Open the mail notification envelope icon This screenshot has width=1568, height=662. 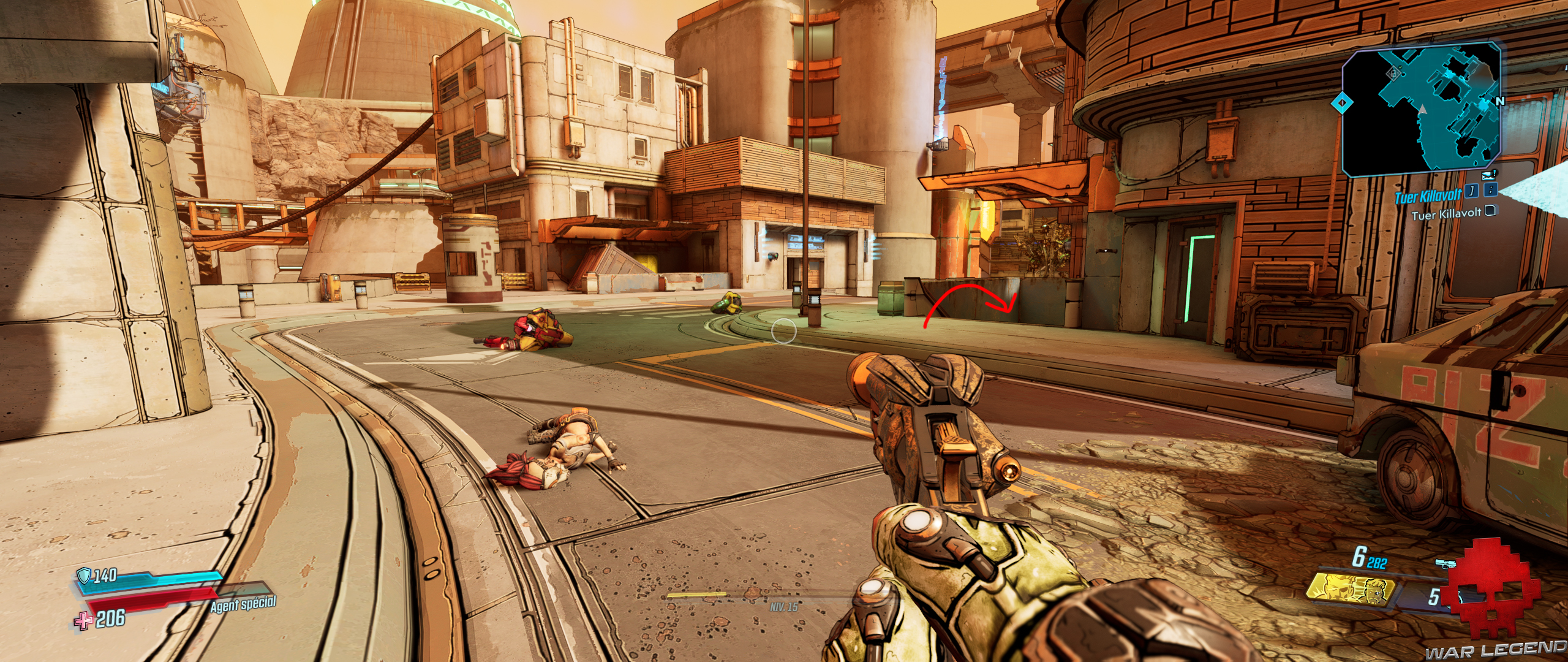click(x=1488, y=177)
